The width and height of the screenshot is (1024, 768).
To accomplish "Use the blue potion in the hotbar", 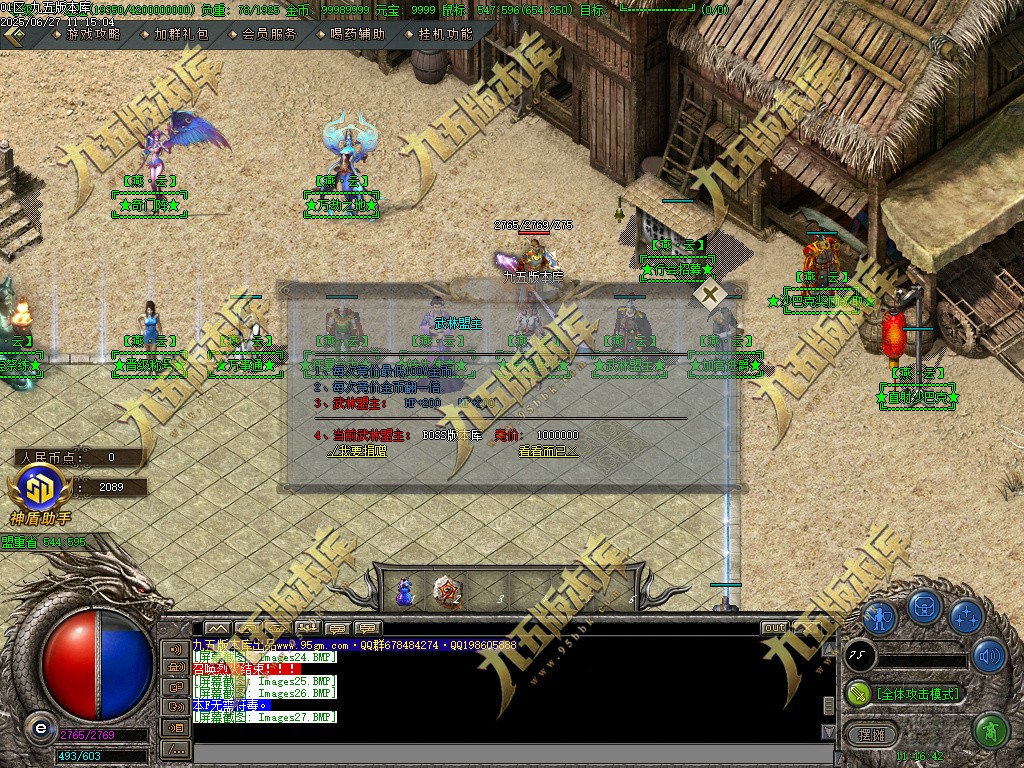I will 405,592.
